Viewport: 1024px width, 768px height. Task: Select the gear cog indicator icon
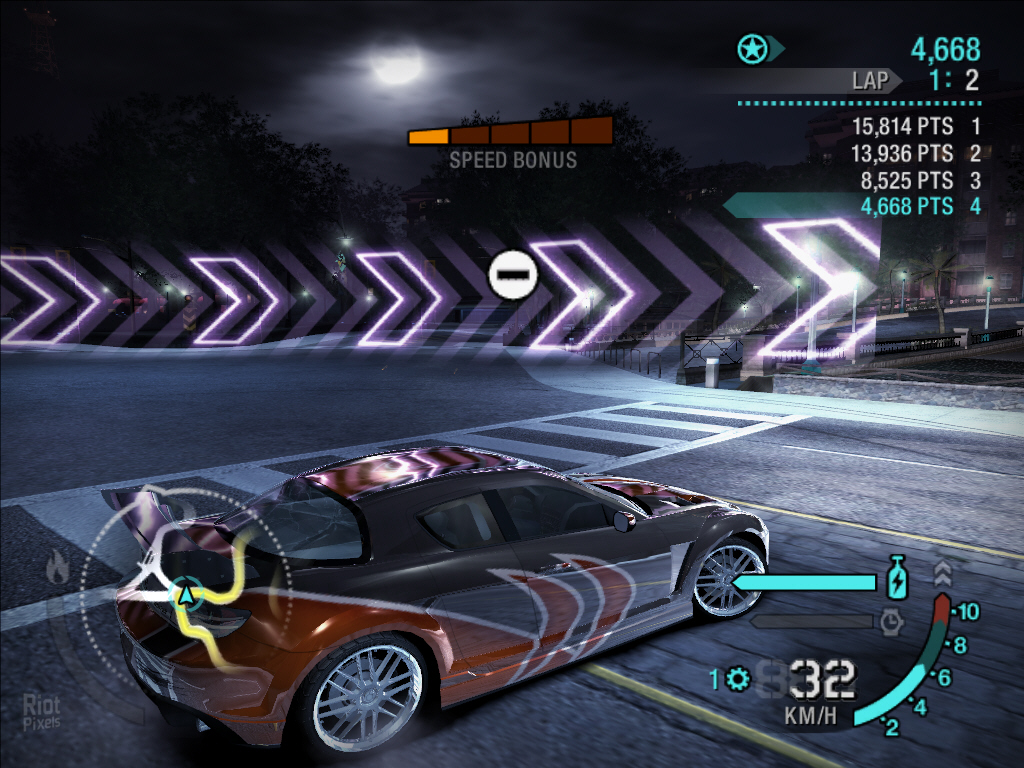click(739, 680)
